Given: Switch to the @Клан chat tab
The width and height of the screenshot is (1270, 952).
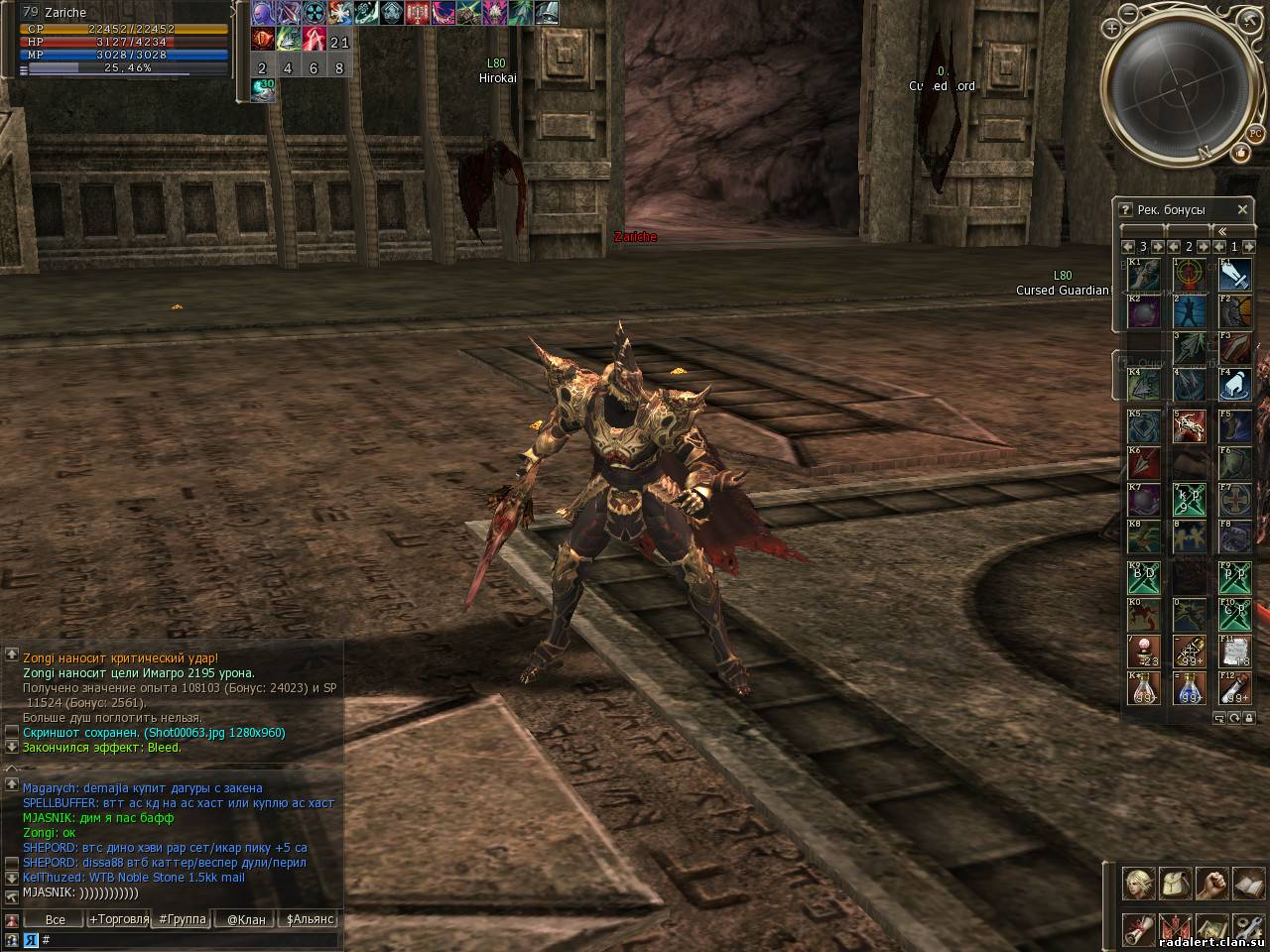Looking at the screenshot, I should point(246,919).
